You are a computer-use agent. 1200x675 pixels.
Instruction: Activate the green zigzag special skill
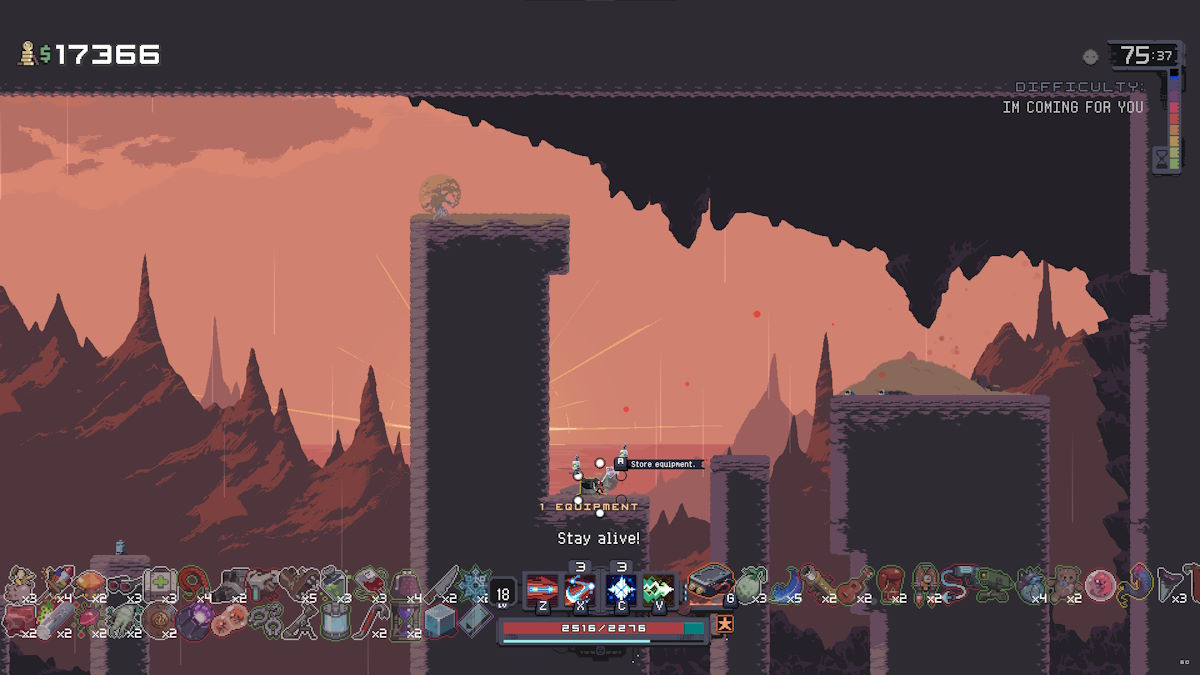point(658,588)
